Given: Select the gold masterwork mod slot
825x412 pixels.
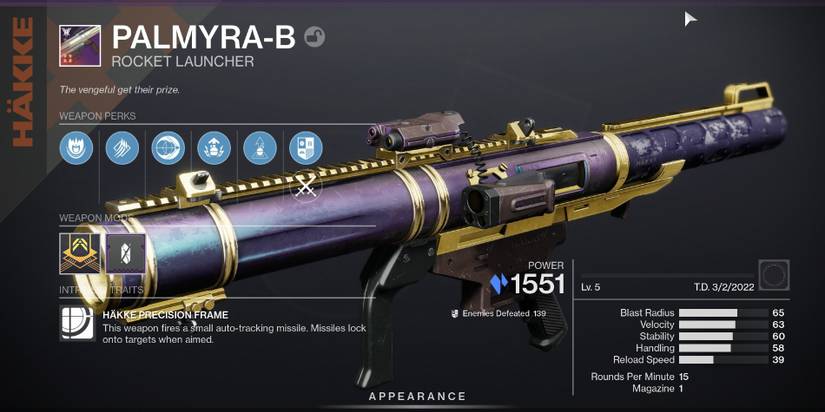Looking at the screenshot, I should tap(80, 253).
